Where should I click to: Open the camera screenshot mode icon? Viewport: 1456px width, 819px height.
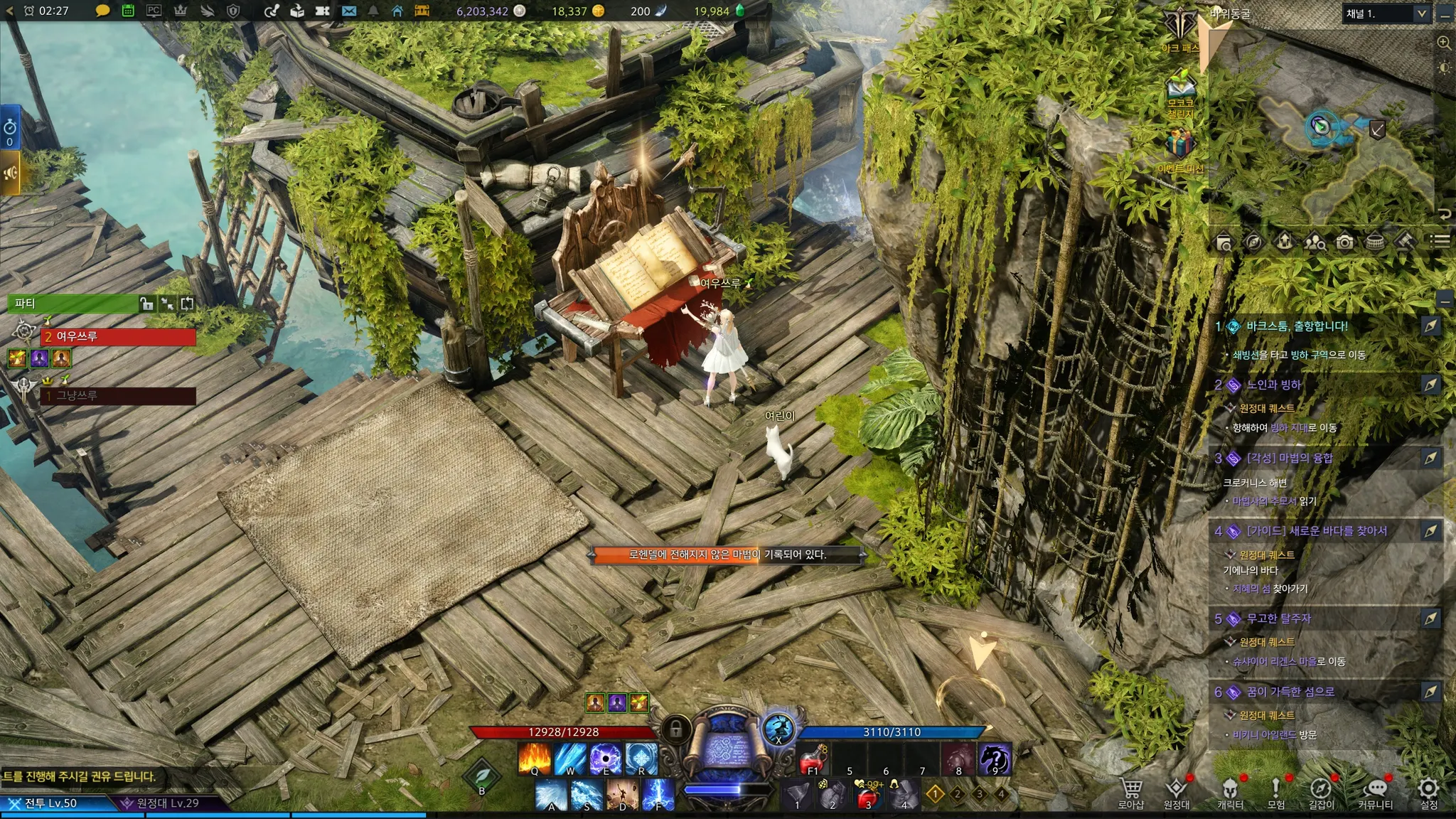pyautogui.click(x=1344, y=242)
